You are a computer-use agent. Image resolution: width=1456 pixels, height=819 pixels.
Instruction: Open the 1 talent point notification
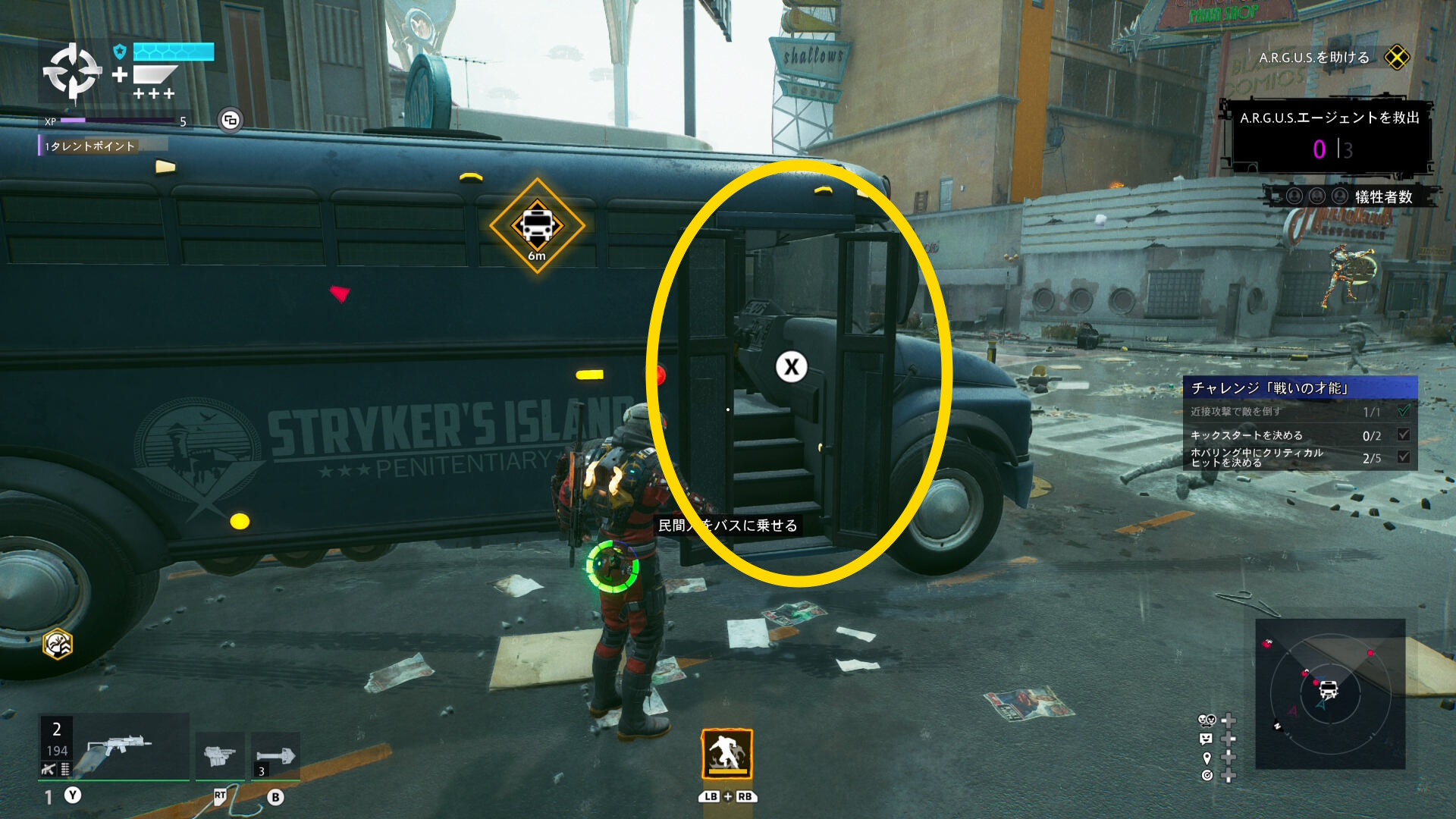[x=89, y=146]
